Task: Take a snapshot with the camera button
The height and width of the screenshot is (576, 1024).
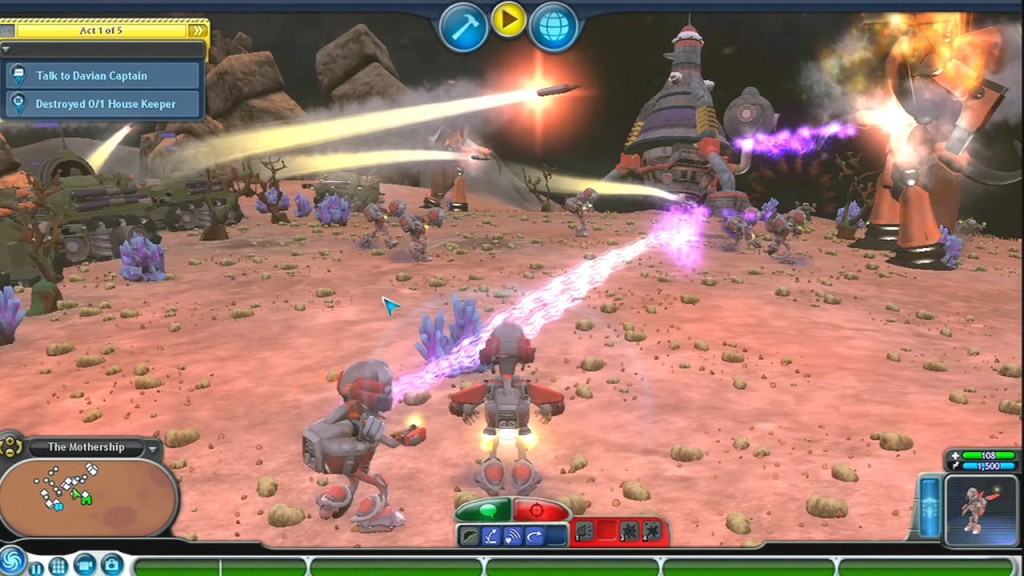Action: pos(111,564)
